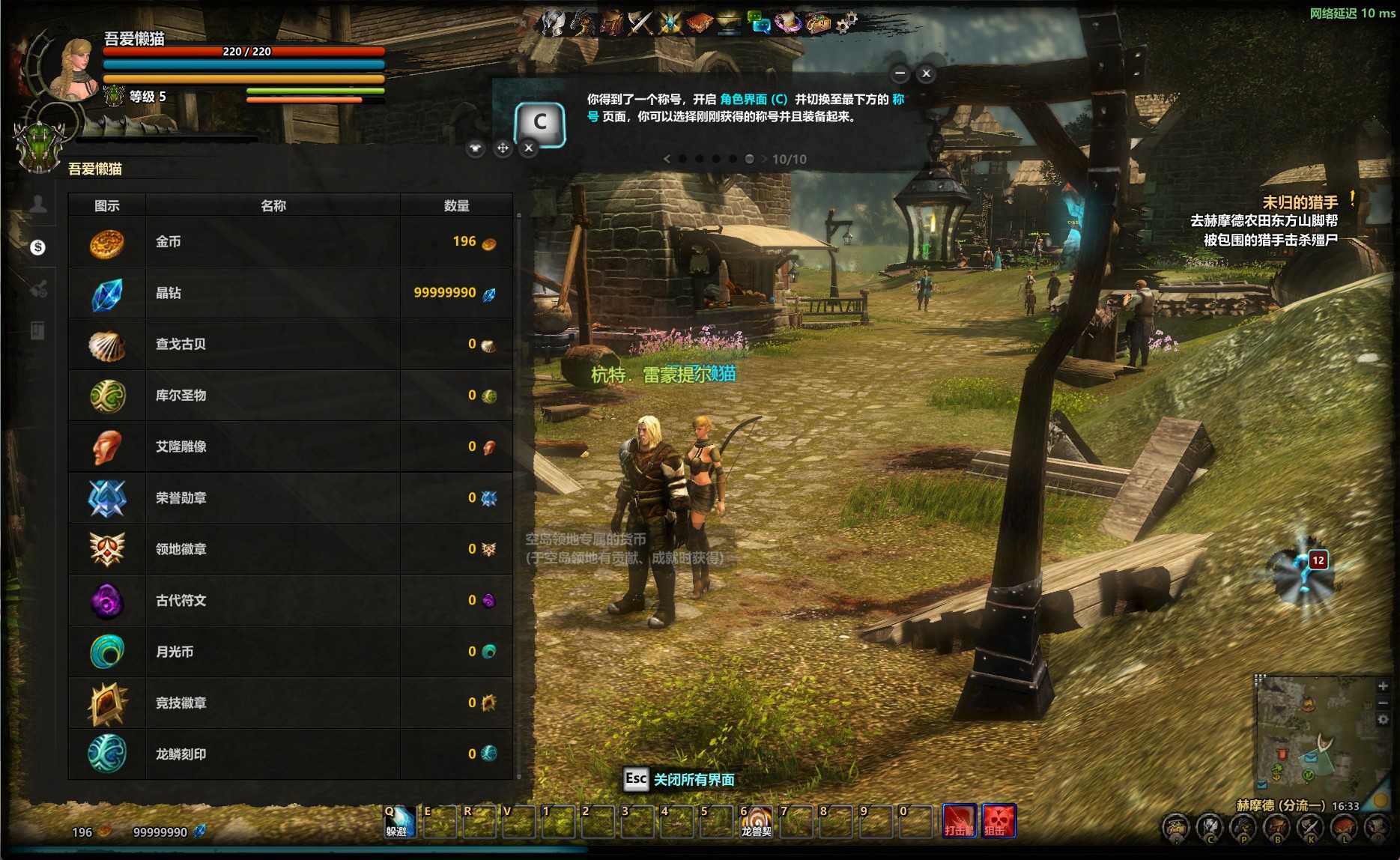Viewport: 1400px width, 860px height.
Task: Activate the 龙兽契 skill slot
Action: (756, 821)
